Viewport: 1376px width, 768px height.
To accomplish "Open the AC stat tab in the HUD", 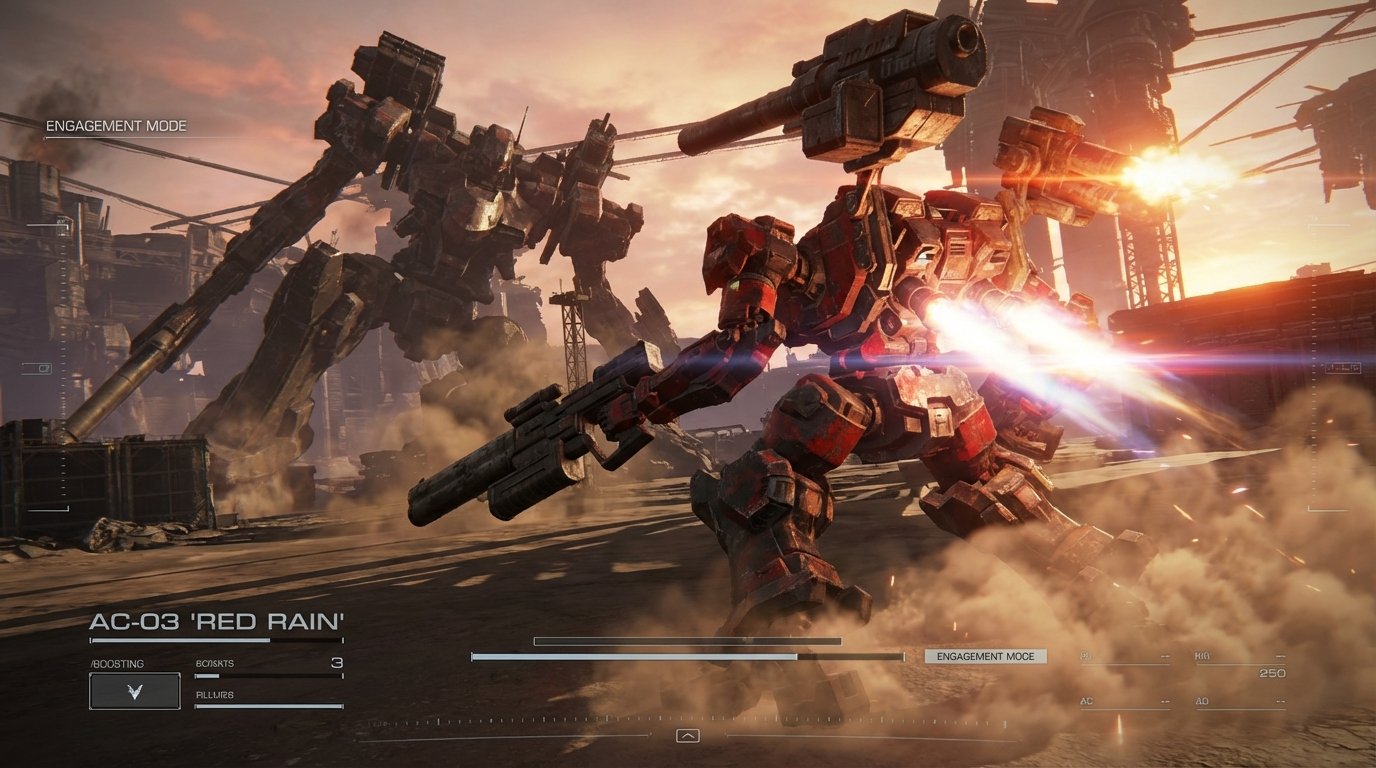I will (x=1085, y=700).
